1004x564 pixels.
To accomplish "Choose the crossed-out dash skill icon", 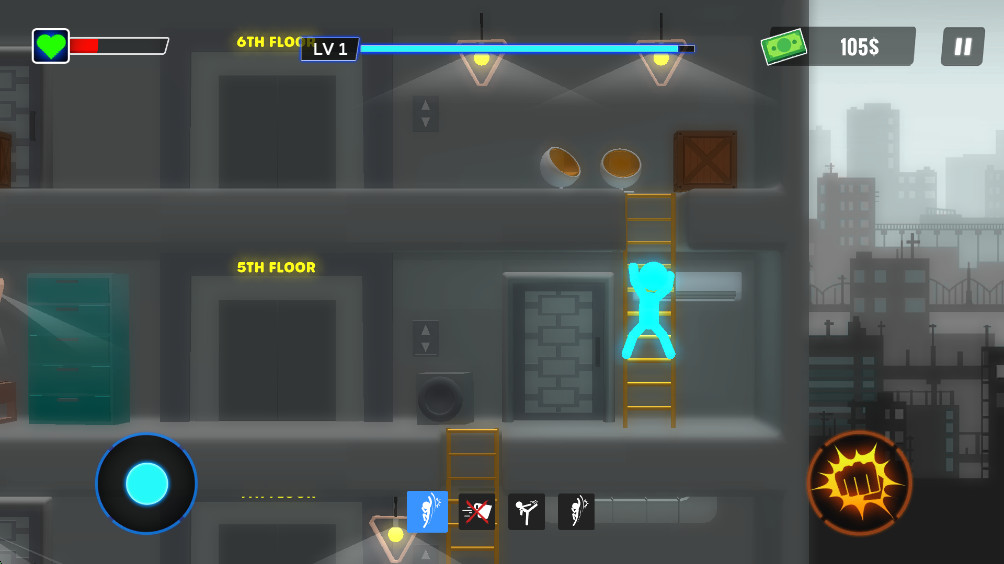I will tap(477, 512).
